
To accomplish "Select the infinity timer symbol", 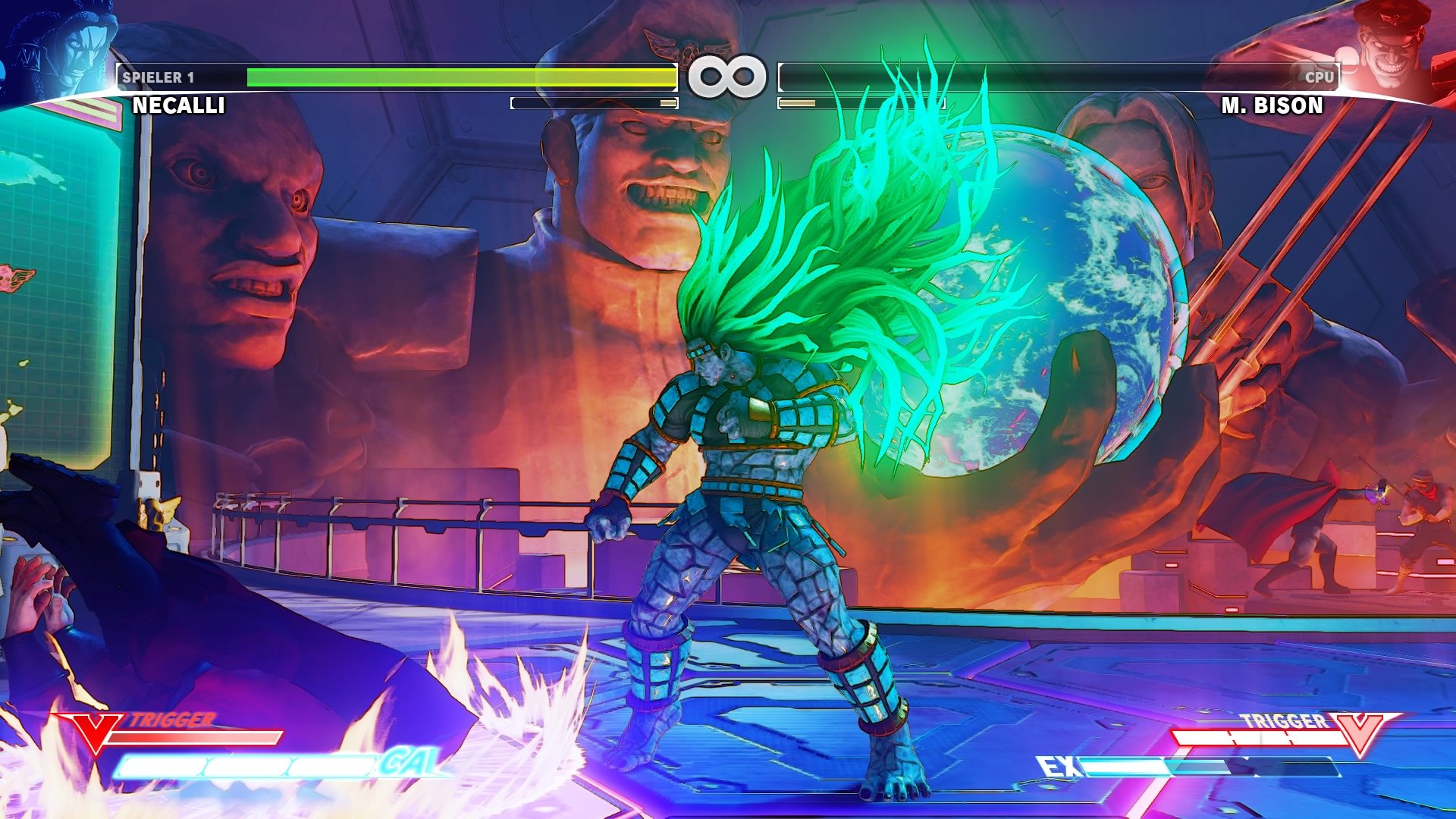I will (726, 74).
